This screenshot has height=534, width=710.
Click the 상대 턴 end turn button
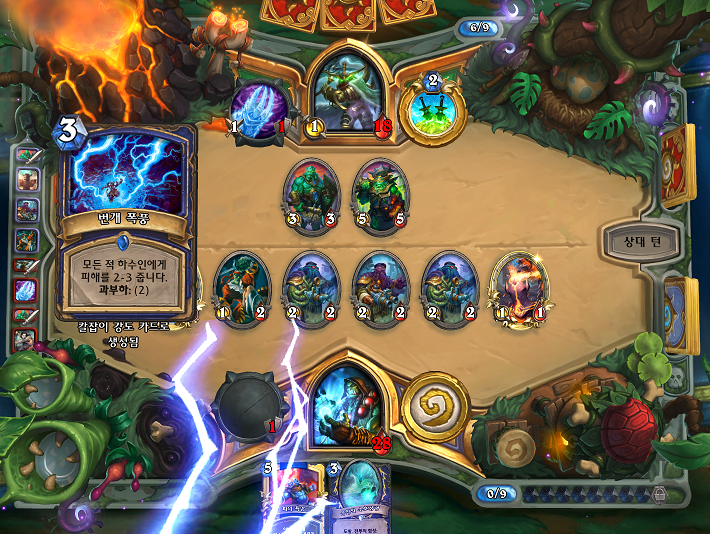click(641, 240)
